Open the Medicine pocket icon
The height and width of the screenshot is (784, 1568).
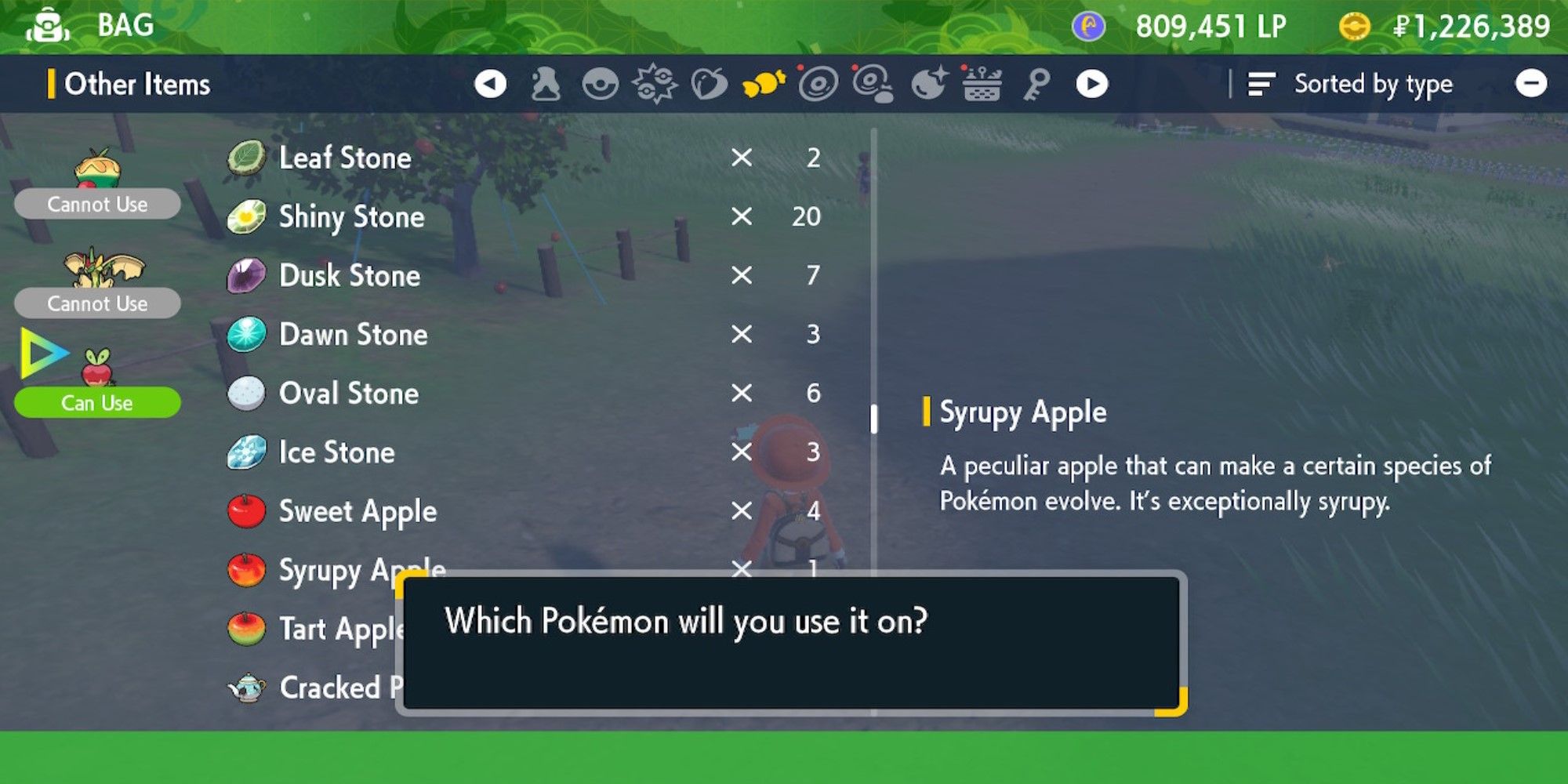coord(545,85)
